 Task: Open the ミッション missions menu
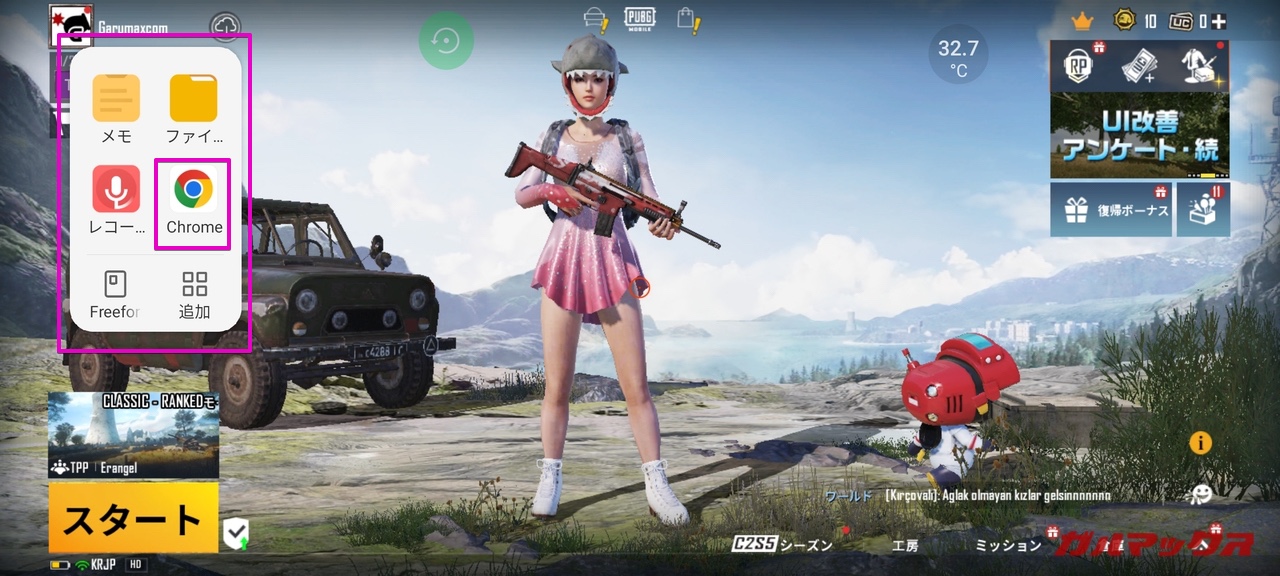pos(1008,545)
